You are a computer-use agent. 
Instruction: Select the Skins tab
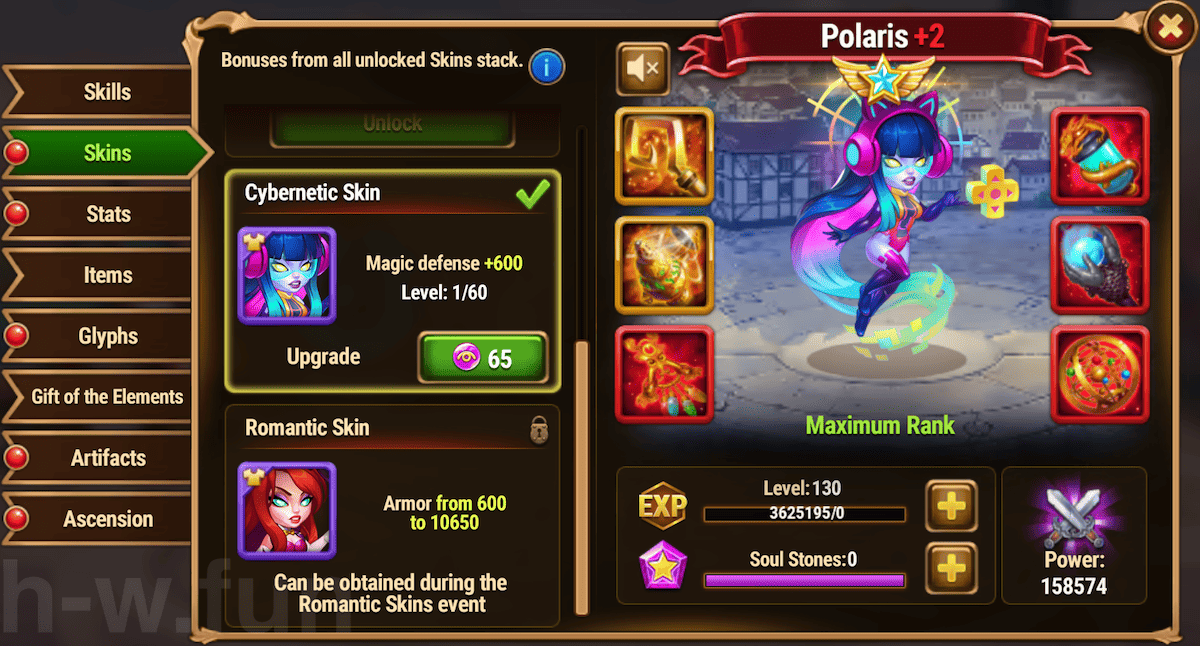[107, 153]
